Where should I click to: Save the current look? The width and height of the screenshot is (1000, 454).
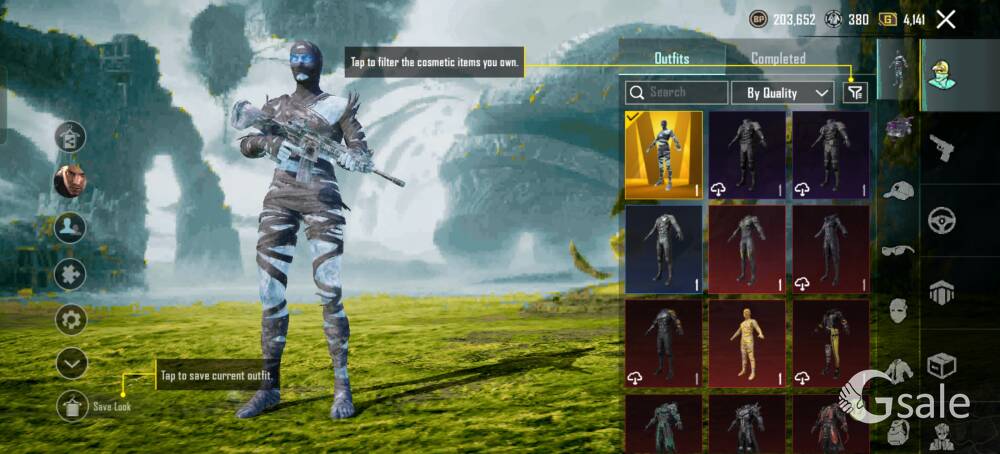click(x=73, y=405)
